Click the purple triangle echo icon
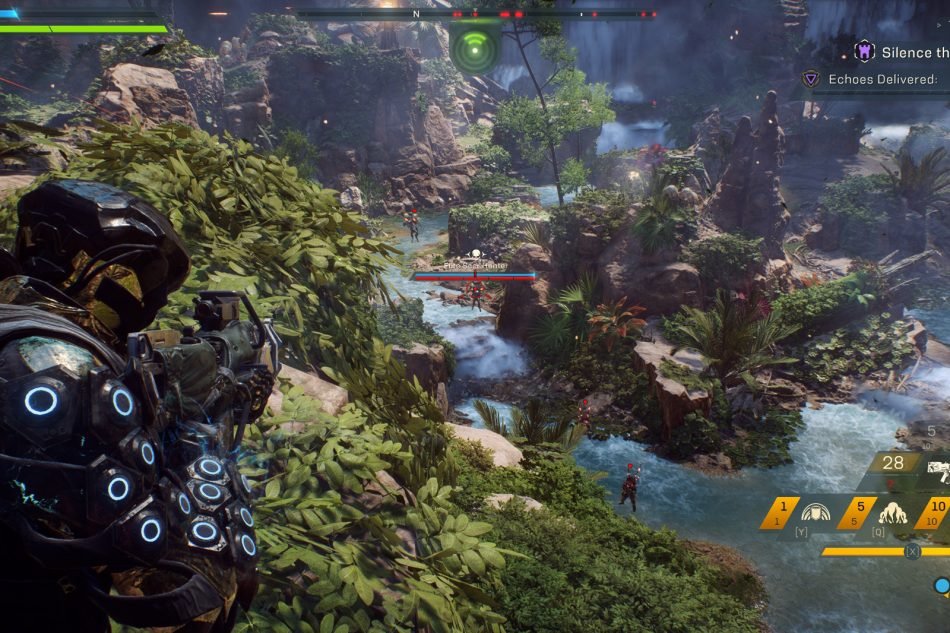This screenshot has height=633, width=950. 811,79
